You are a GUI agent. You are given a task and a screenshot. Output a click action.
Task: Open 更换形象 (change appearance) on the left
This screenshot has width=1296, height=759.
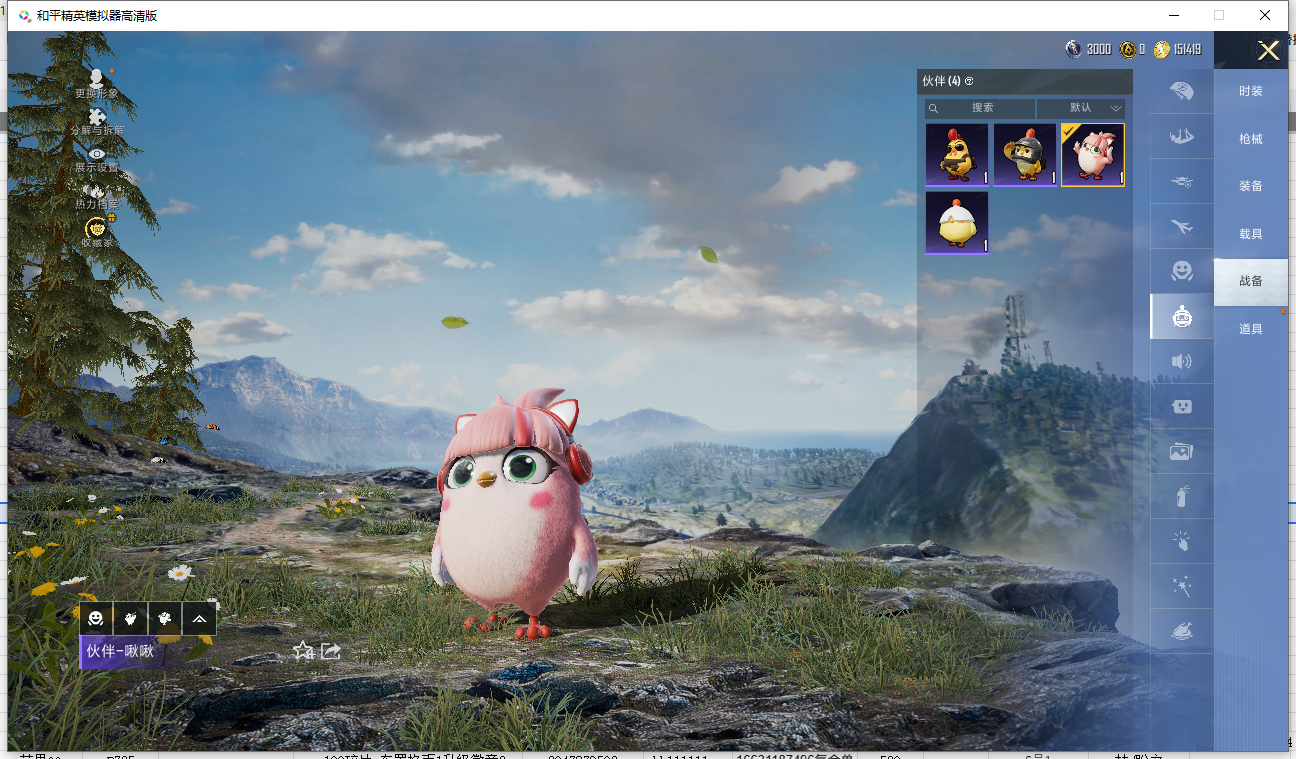click(96, 83)
